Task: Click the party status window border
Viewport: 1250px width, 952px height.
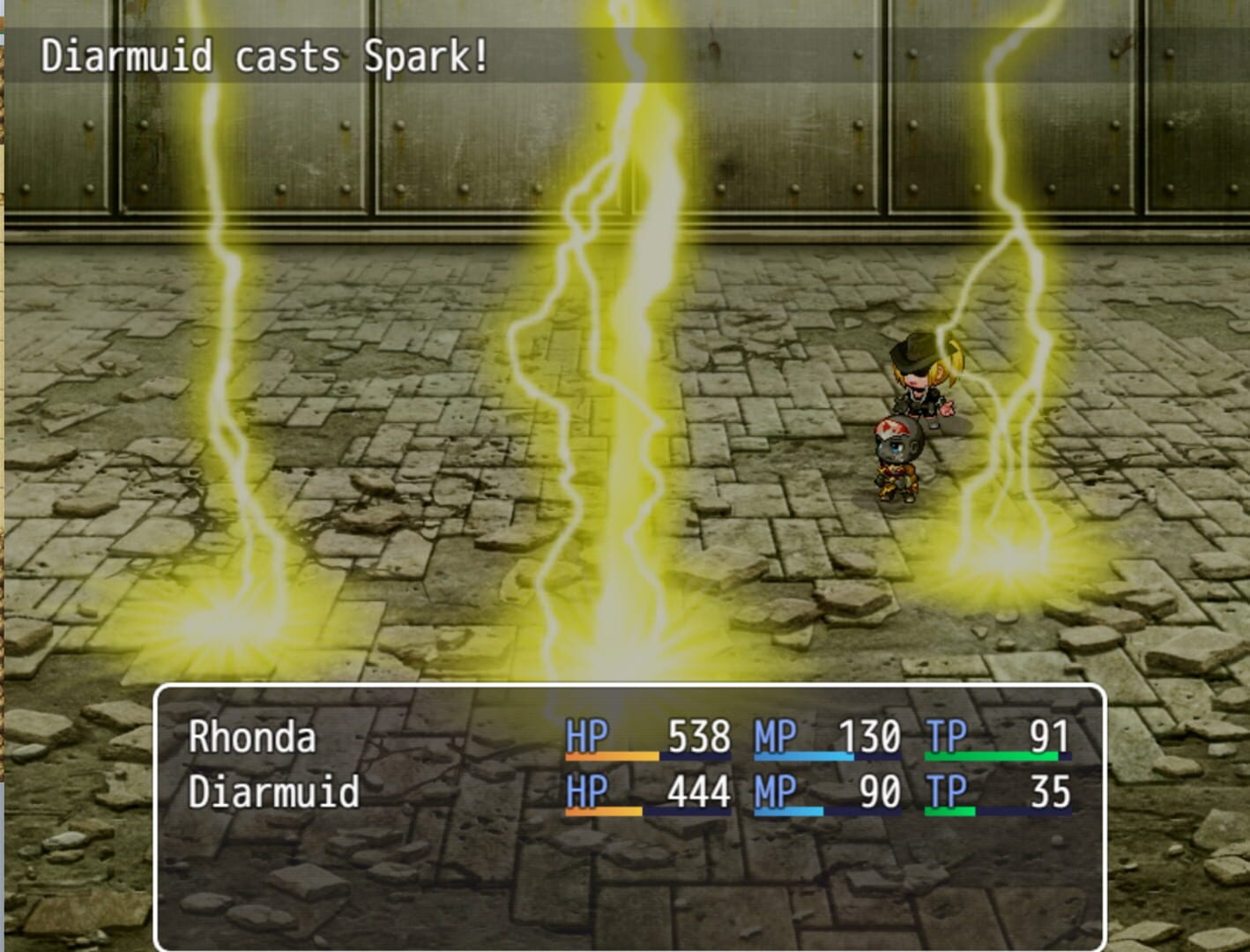Action: point(630,689)
